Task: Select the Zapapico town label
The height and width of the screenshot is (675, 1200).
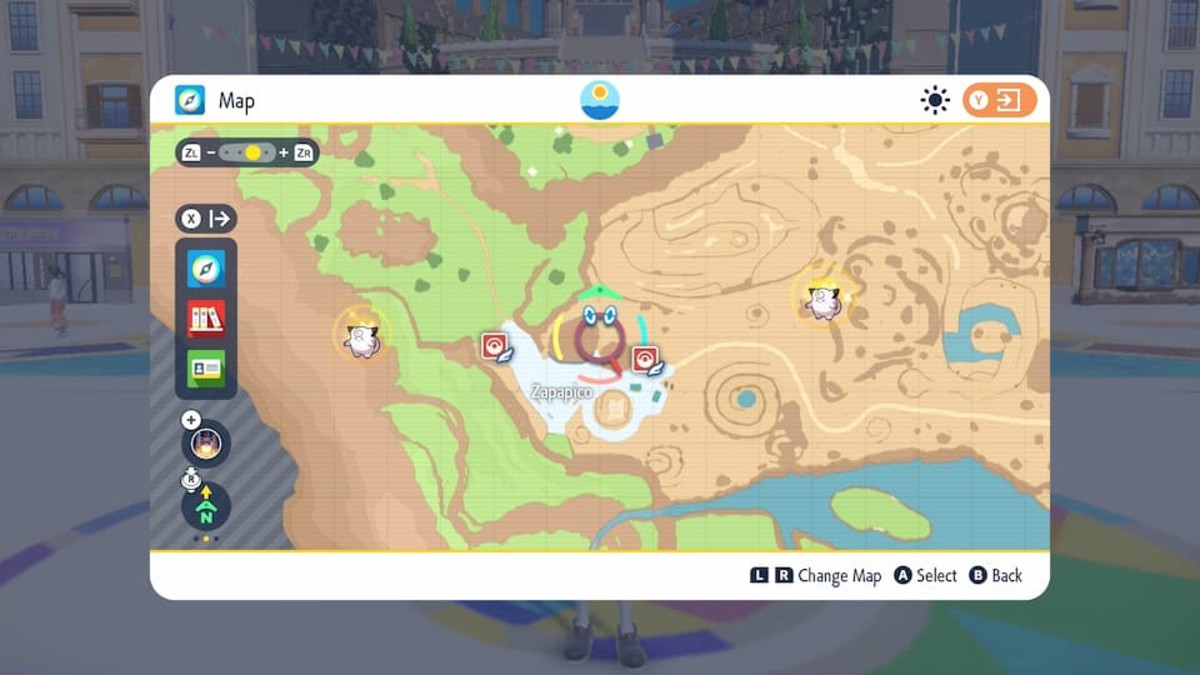Action: pos(562,393)
